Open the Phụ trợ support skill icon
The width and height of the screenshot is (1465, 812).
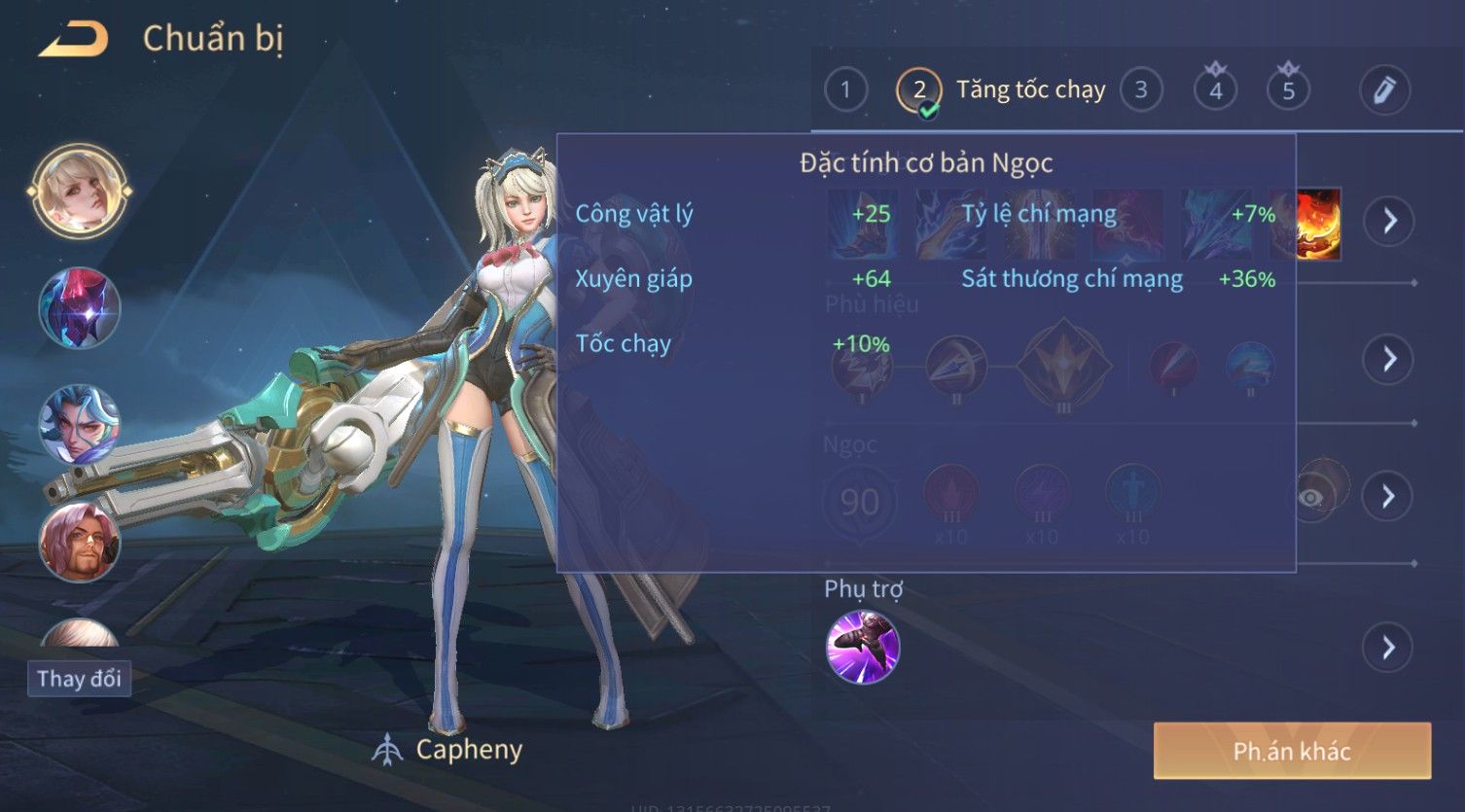point(862,647)
